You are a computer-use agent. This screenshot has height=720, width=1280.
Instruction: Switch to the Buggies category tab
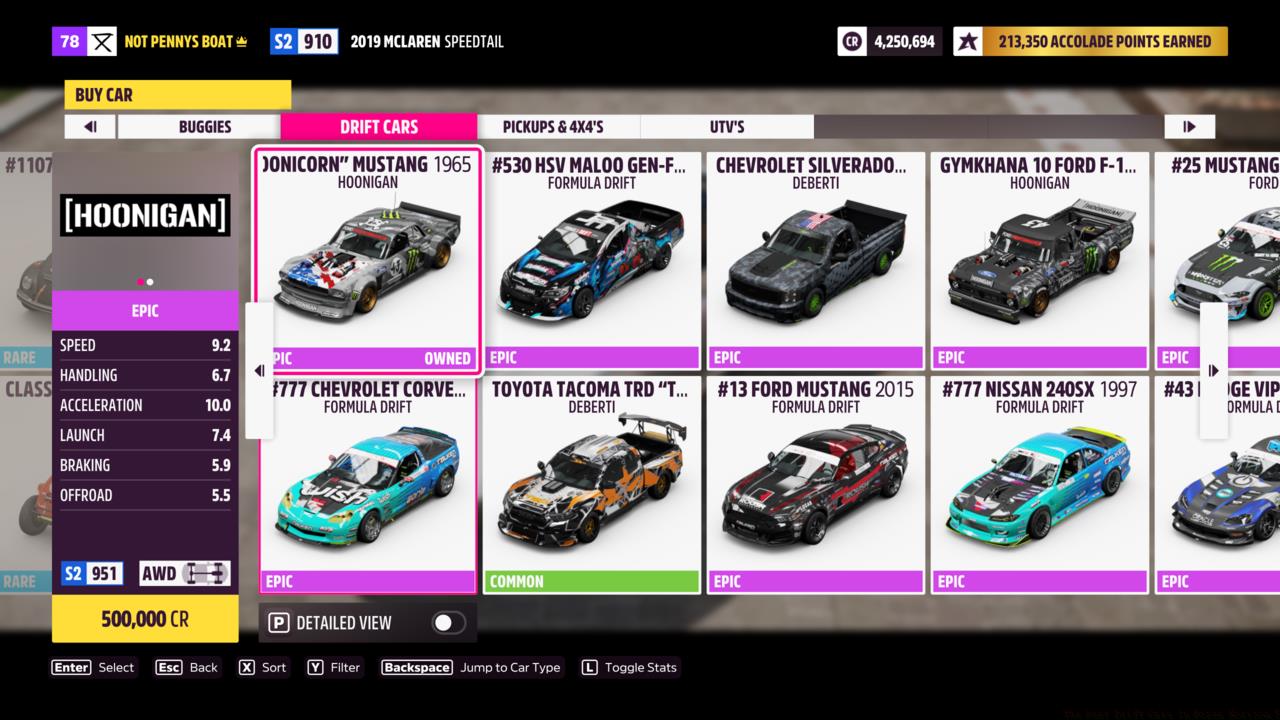point(204,127)
